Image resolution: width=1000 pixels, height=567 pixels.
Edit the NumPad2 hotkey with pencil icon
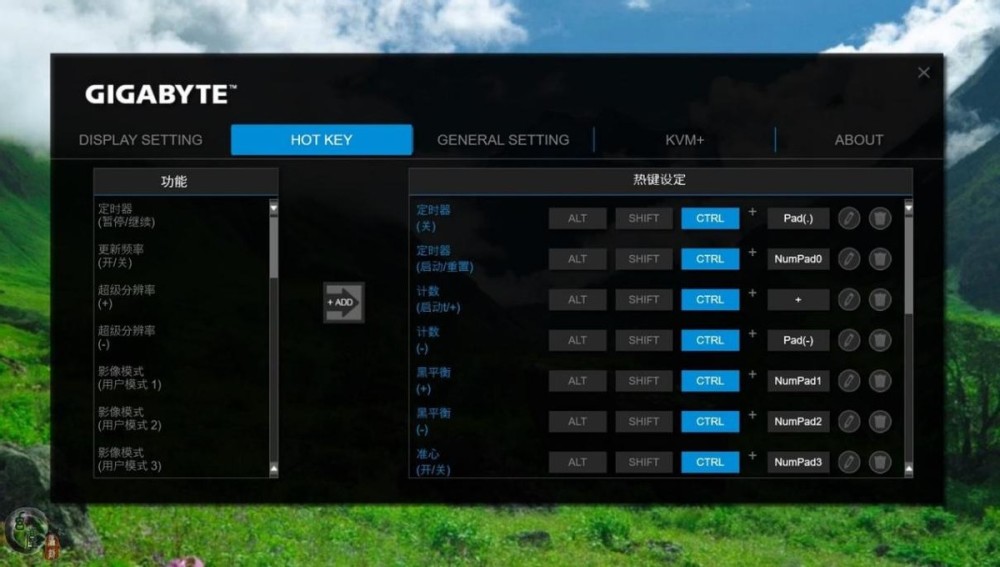coord(849,421)
